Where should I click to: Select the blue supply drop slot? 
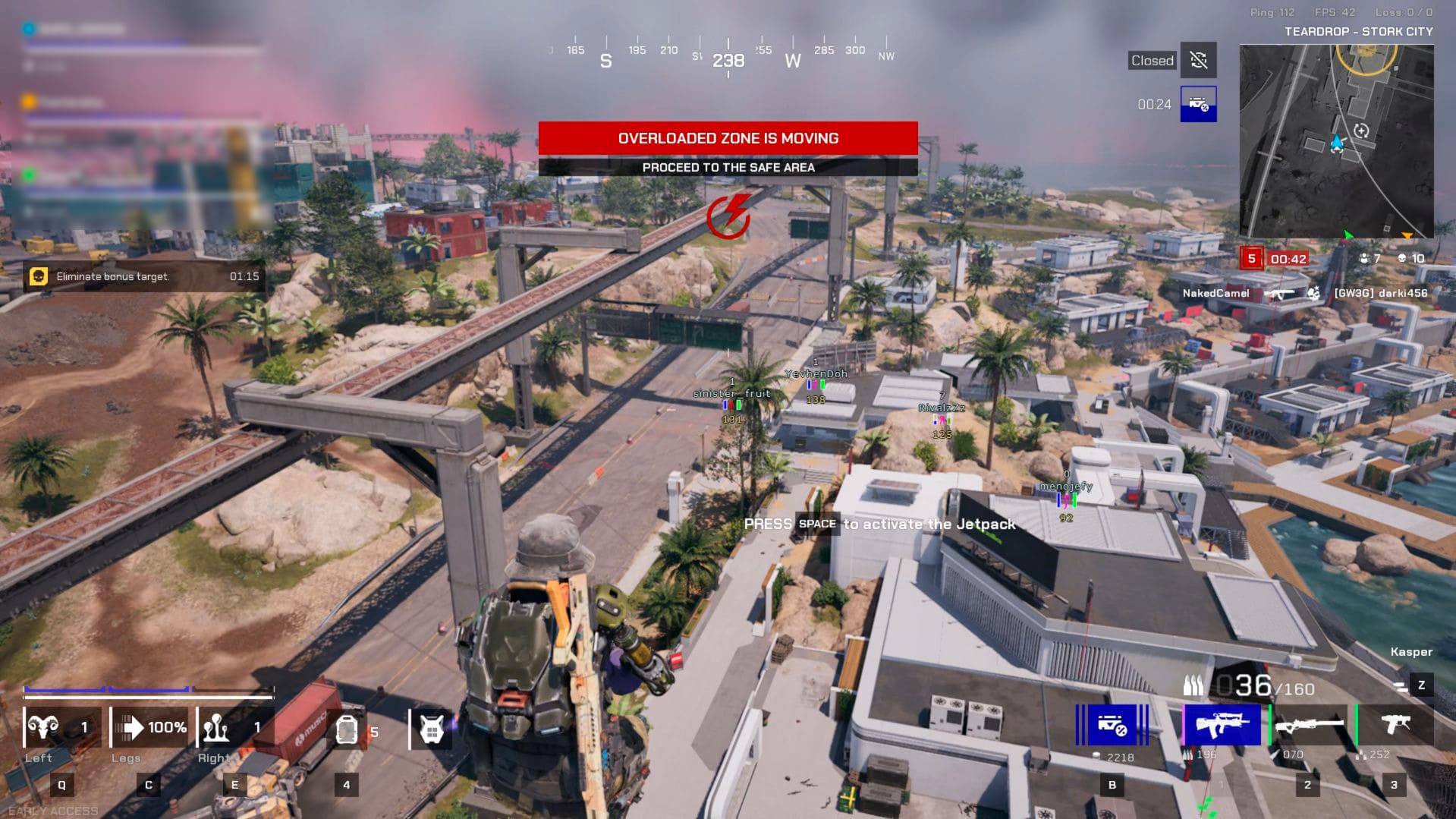tap(1112, 726)
